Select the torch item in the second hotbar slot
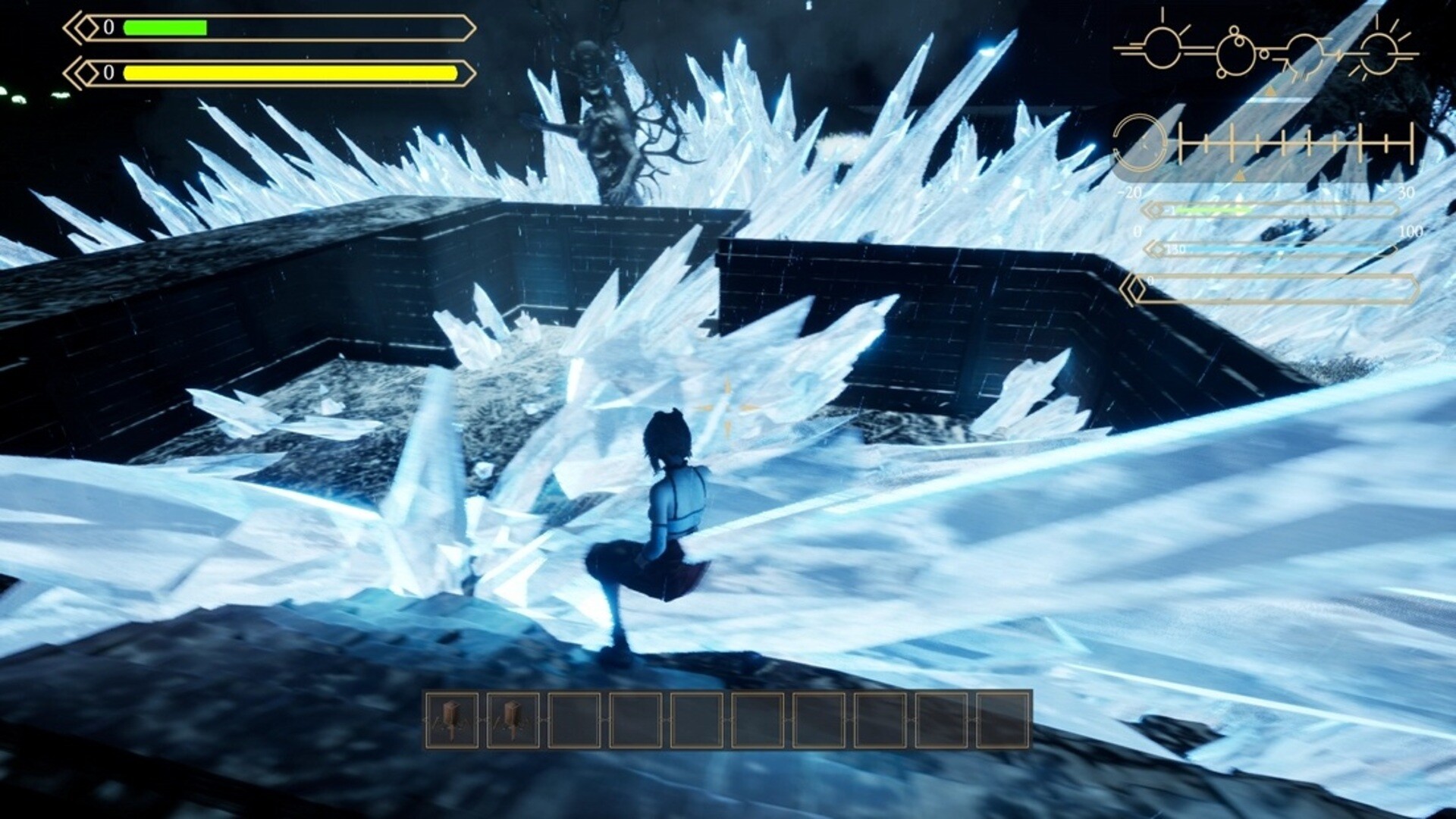Image resolution: width=1456 pixels, height=819 pixels. pos(512,719)
